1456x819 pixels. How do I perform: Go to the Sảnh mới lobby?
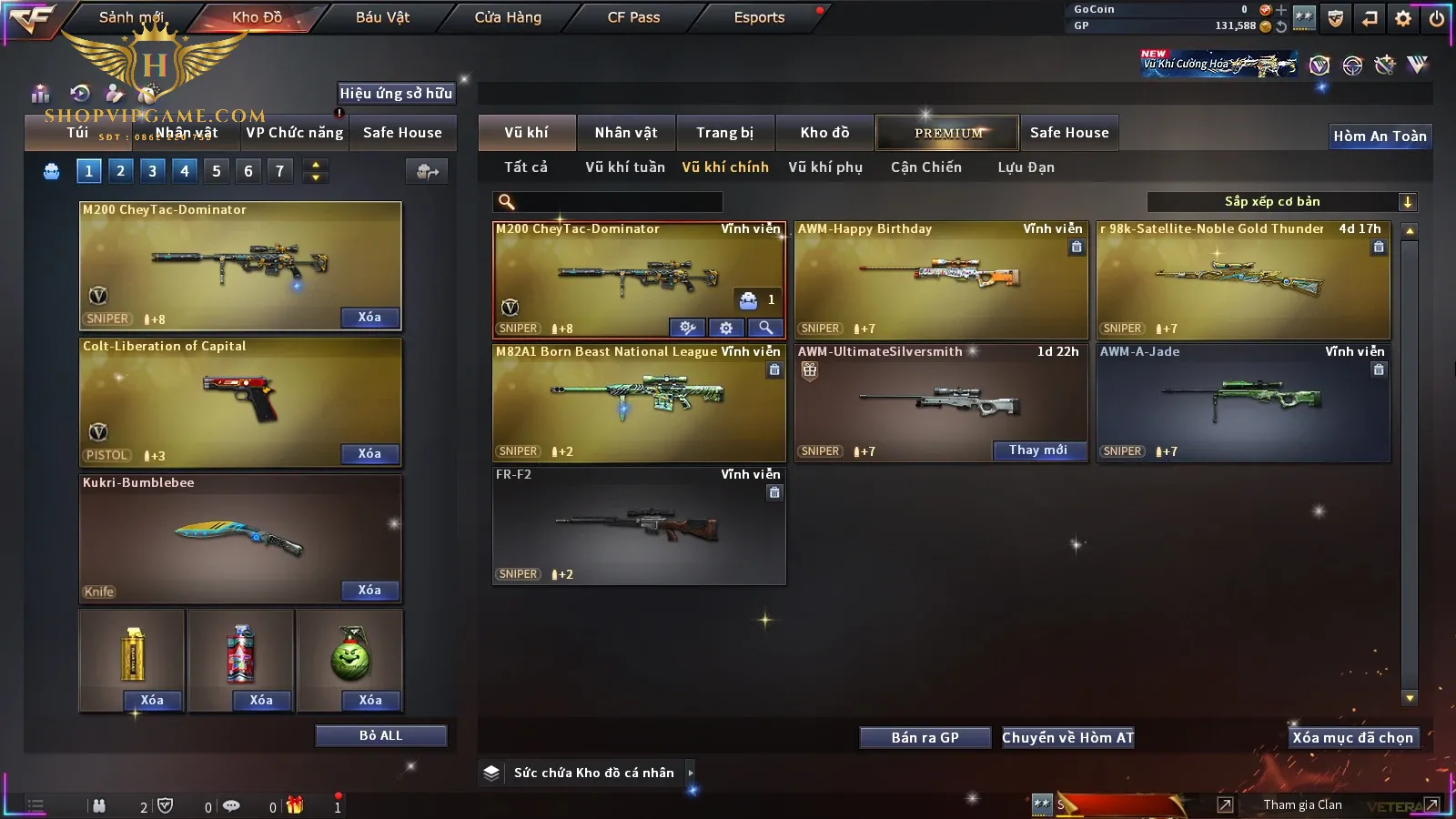131,17
